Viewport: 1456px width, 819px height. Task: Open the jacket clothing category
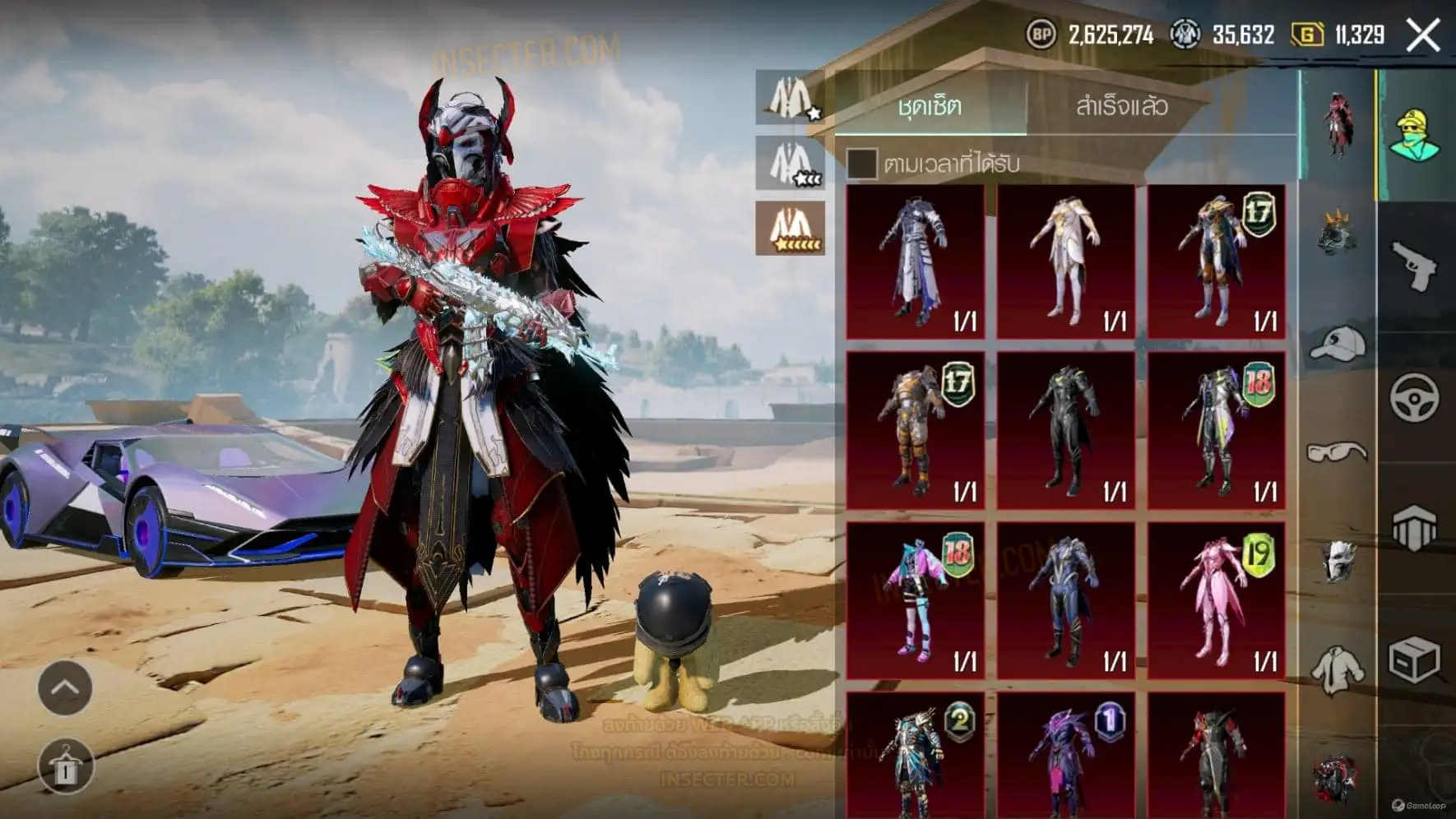point(1337,669)
